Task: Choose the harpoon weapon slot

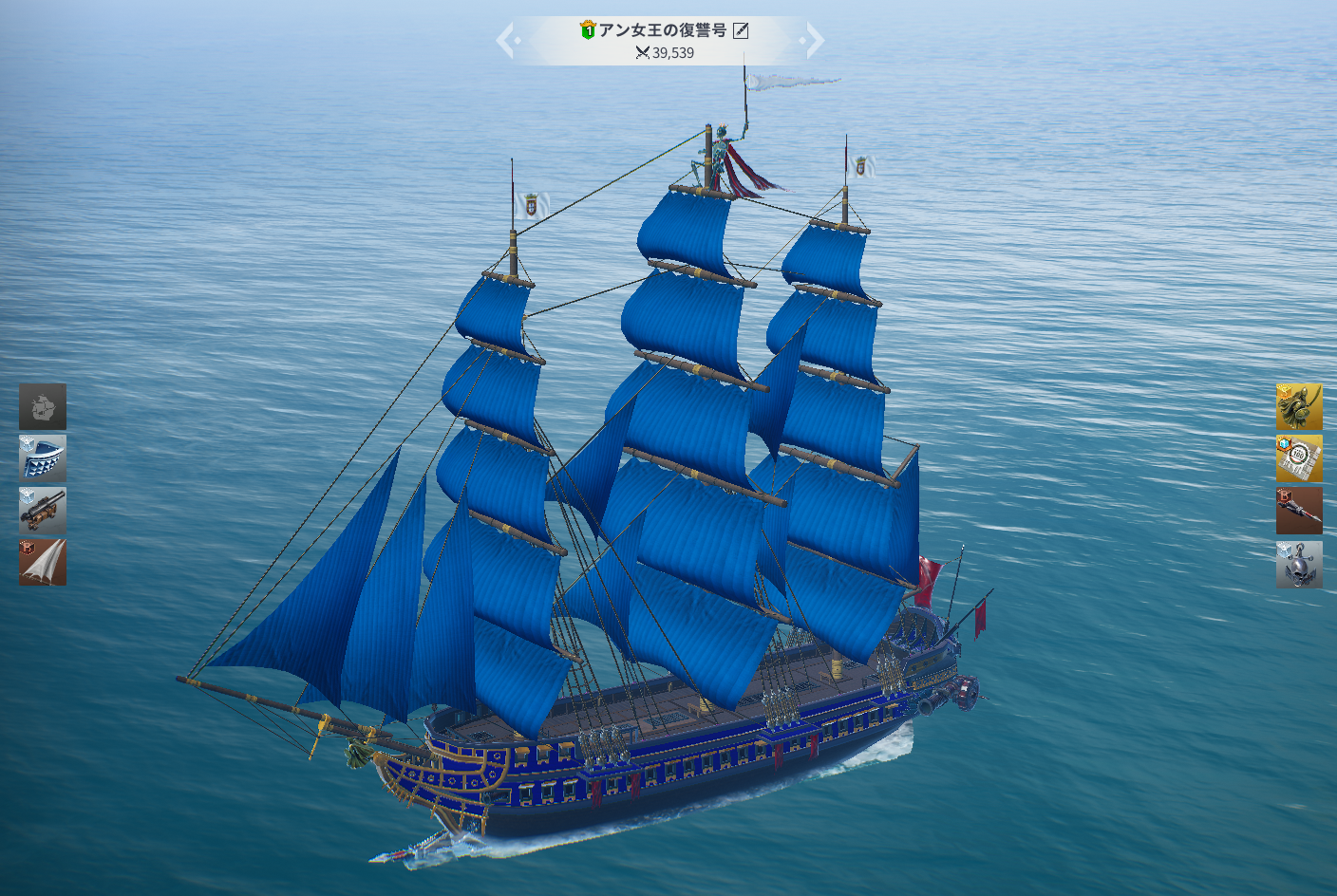Action: pyautogui.click(x=1299, y=512)
